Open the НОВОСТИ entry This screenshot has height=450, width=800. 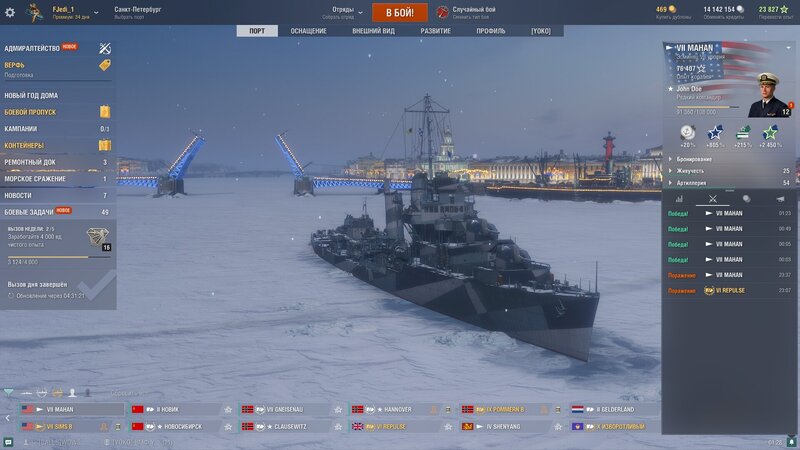point(18,195)
